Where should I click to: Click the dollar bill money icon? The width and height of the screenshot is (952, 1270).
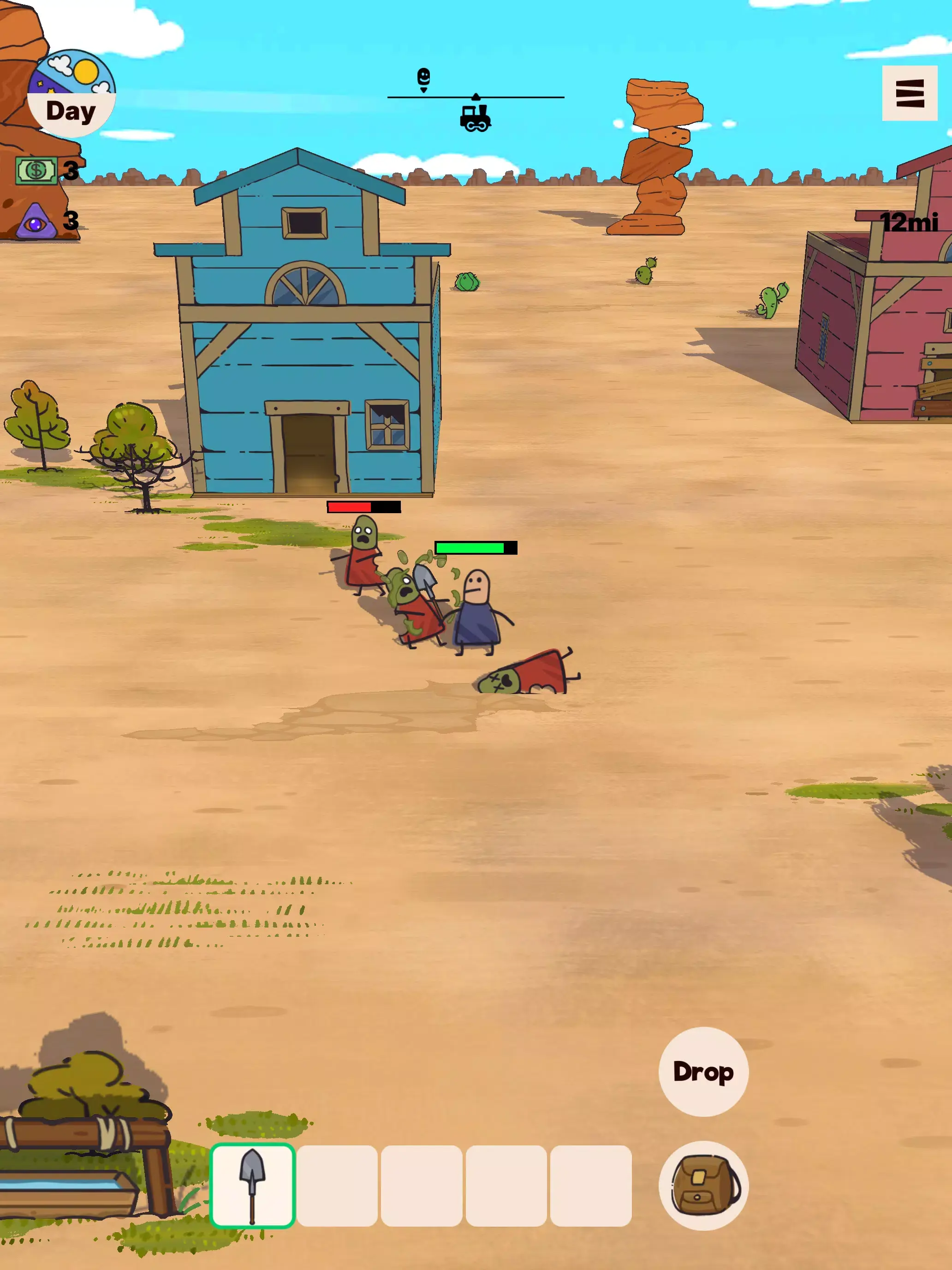pos(36,169)
